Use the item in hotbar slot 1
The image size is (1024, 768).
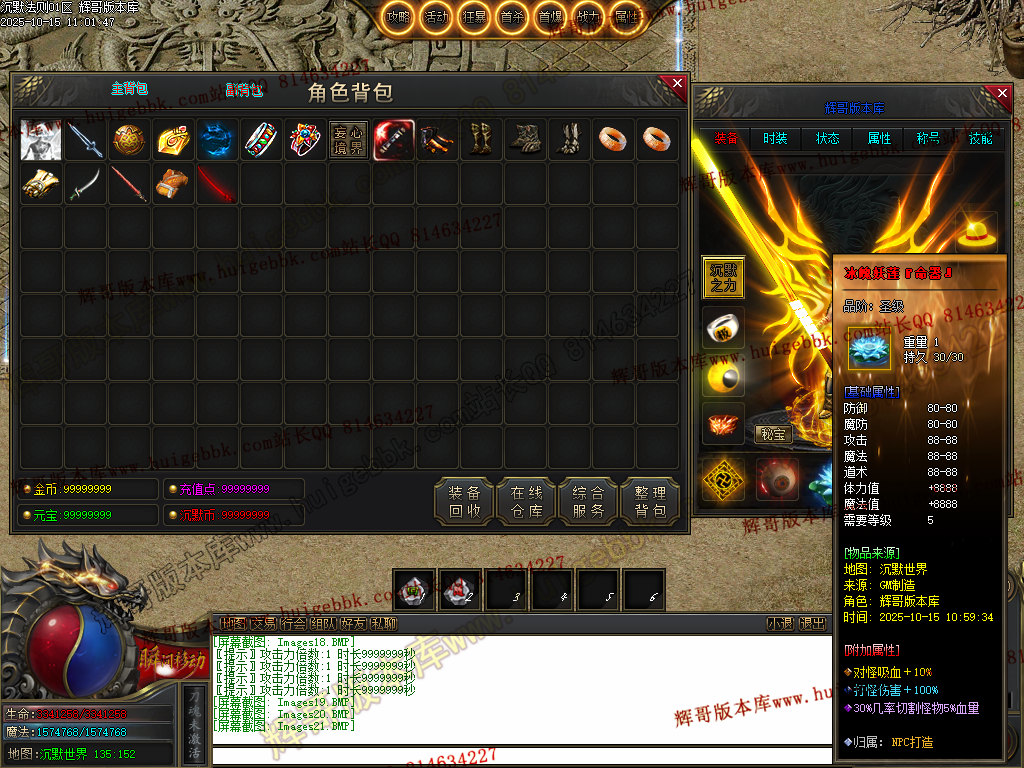pos(413,590)
